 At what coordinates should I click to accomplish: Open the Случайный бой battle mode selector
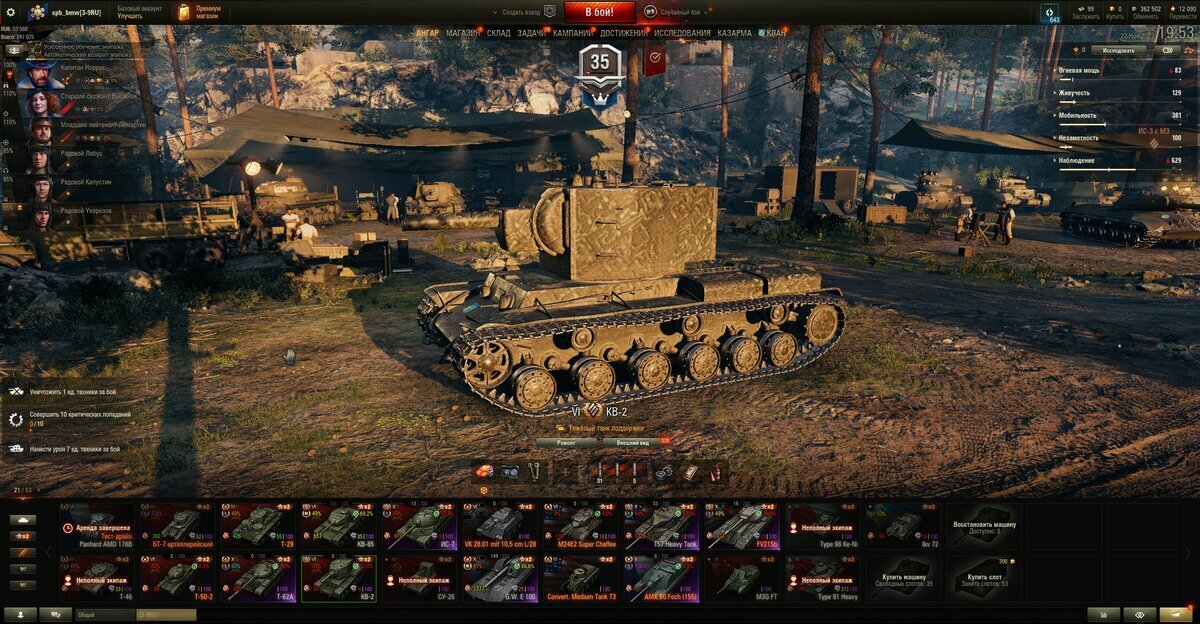[677, 12]
